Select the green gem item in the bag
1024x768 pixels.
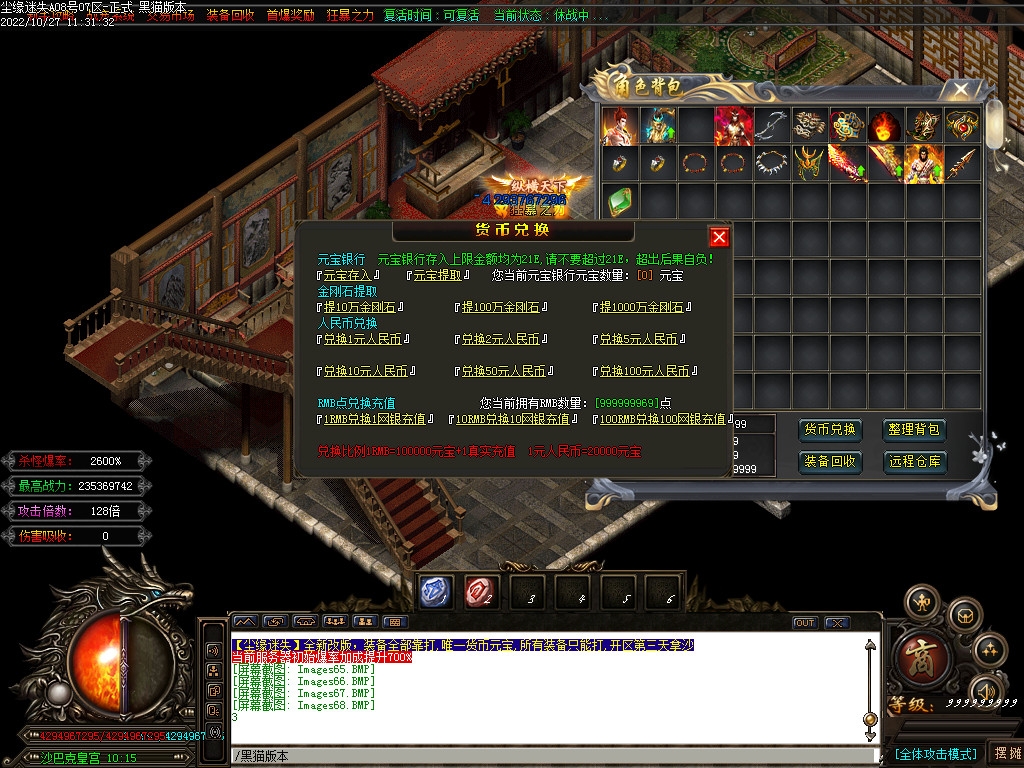click(x=619, y=199)
